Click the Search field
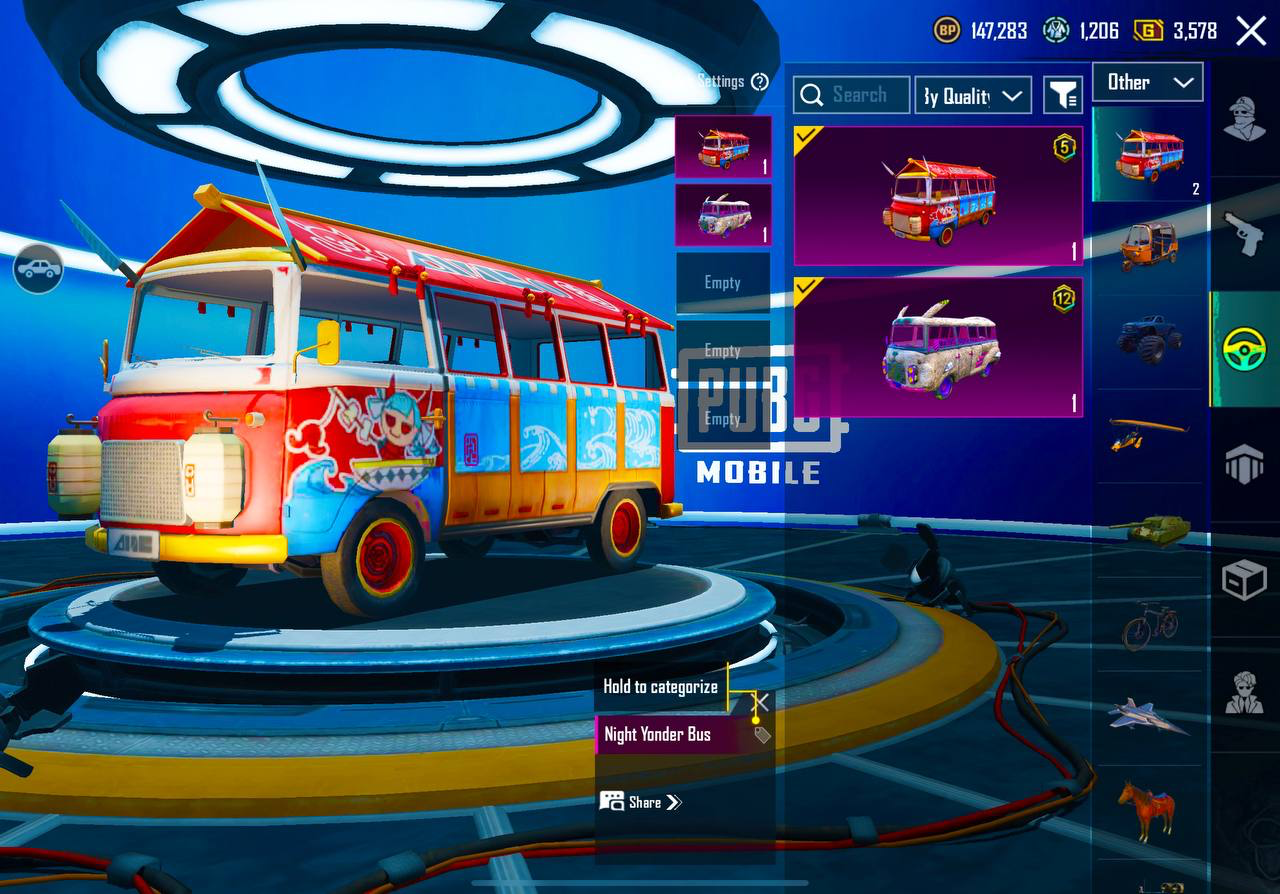This screenshot has width=1280, height=894. tap(852, 95)
